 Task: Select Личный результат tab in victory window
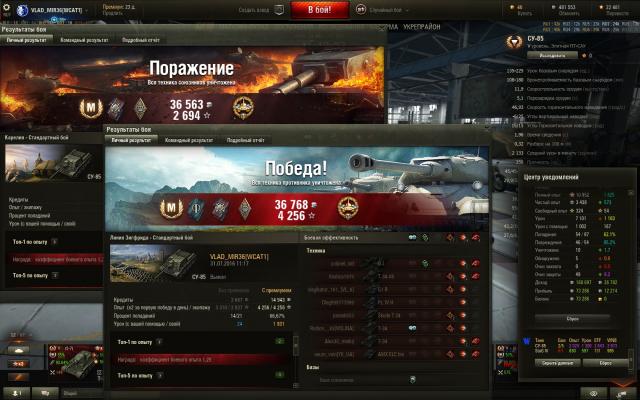coord(131,141)
